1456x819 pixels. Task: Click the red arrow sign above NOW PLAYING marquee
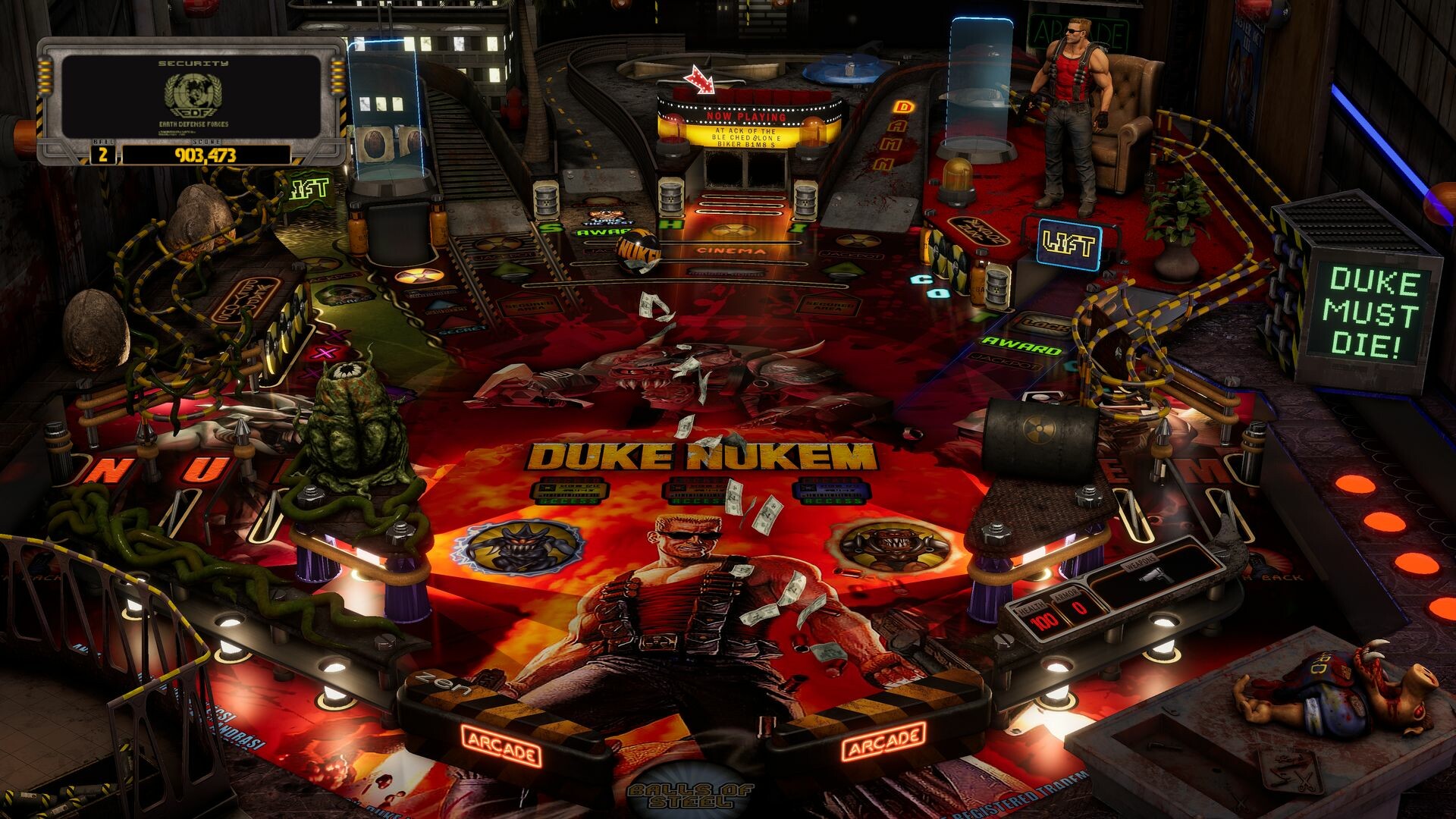[698, 79]
